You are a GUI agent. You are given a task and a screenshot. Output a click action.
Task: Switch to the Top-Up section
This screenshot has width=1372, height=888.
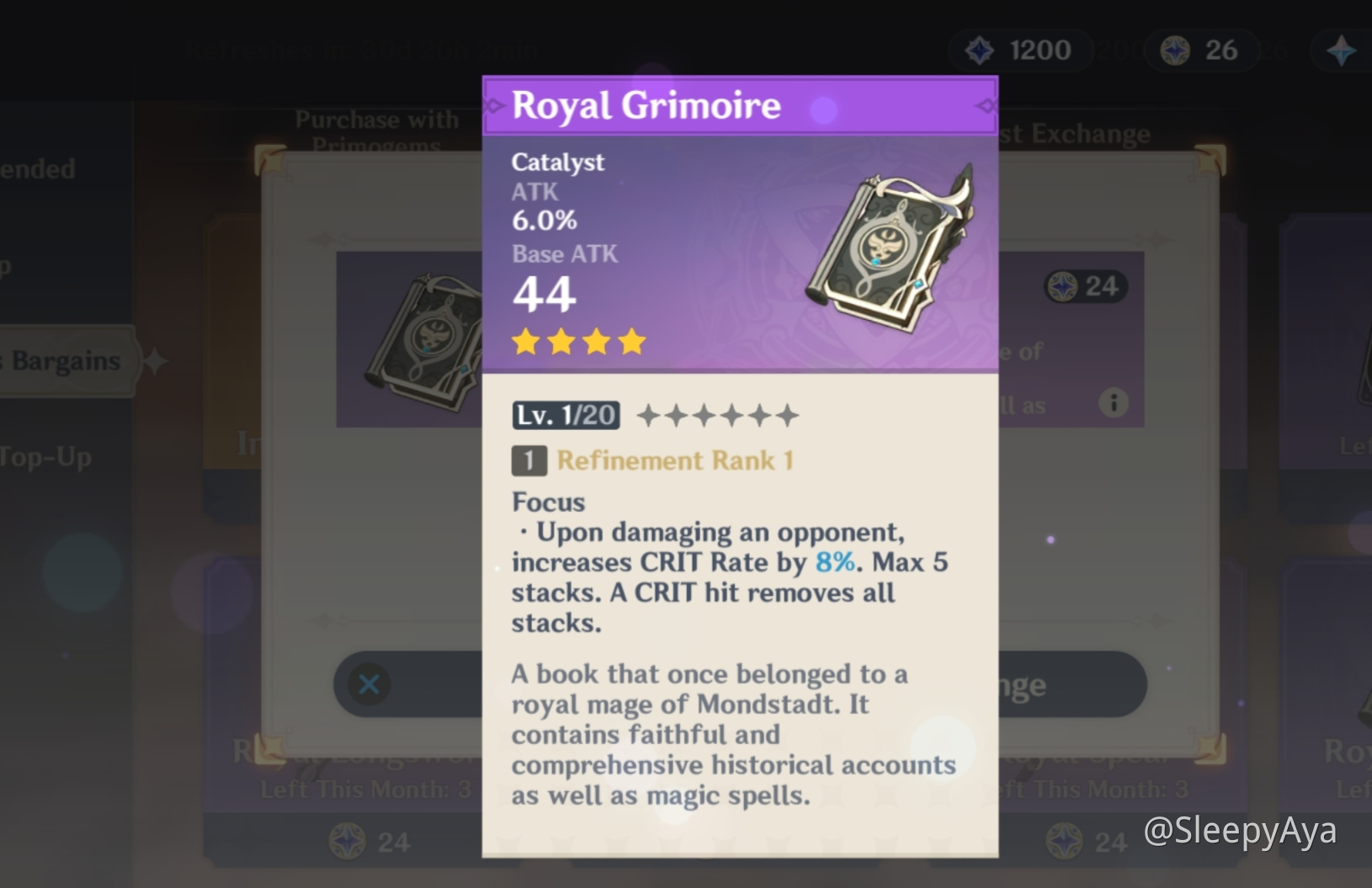(x=48, y=457)
